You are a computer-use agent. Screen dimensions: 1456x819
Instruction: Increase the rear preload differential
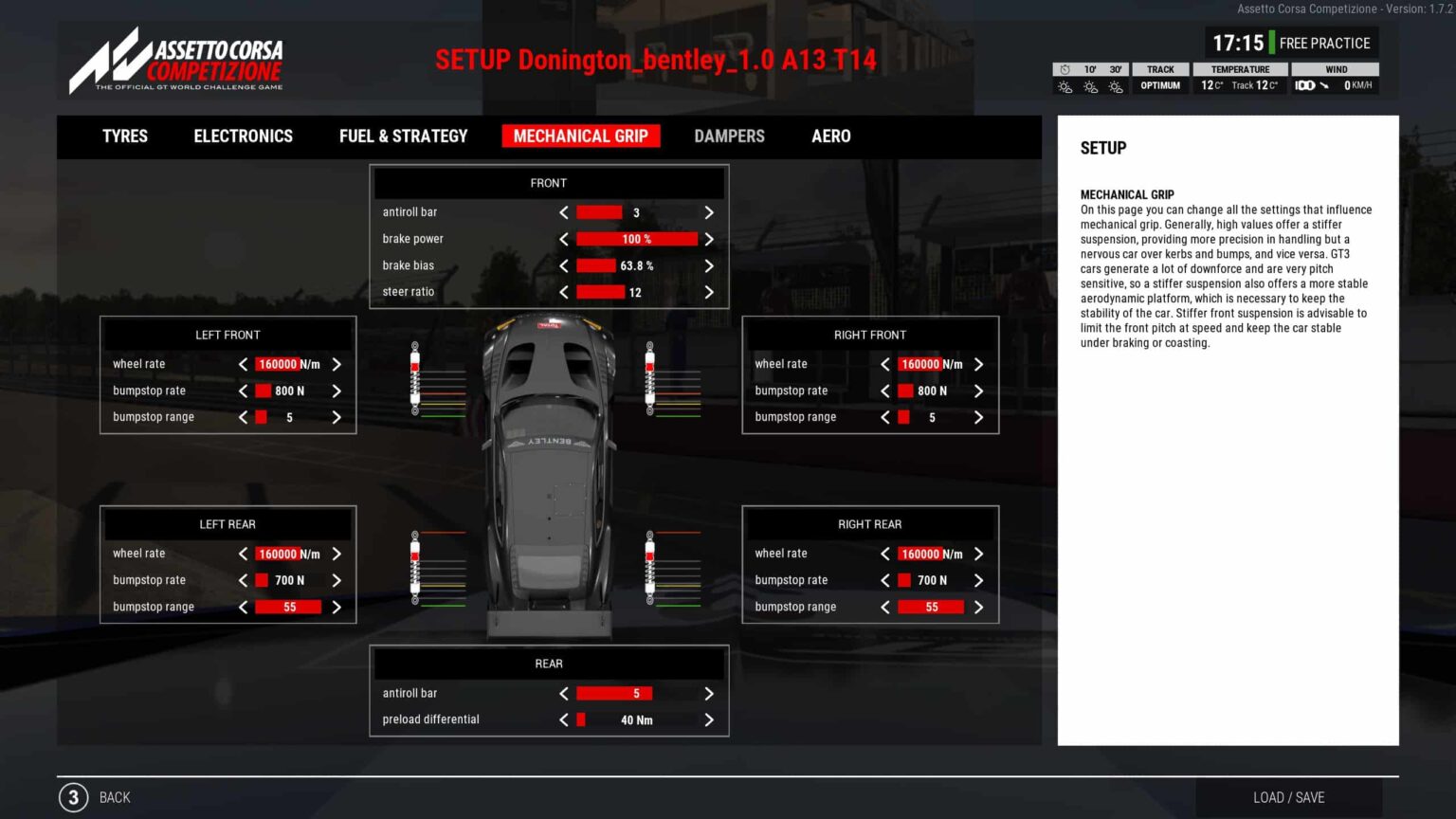coord(708,719)
